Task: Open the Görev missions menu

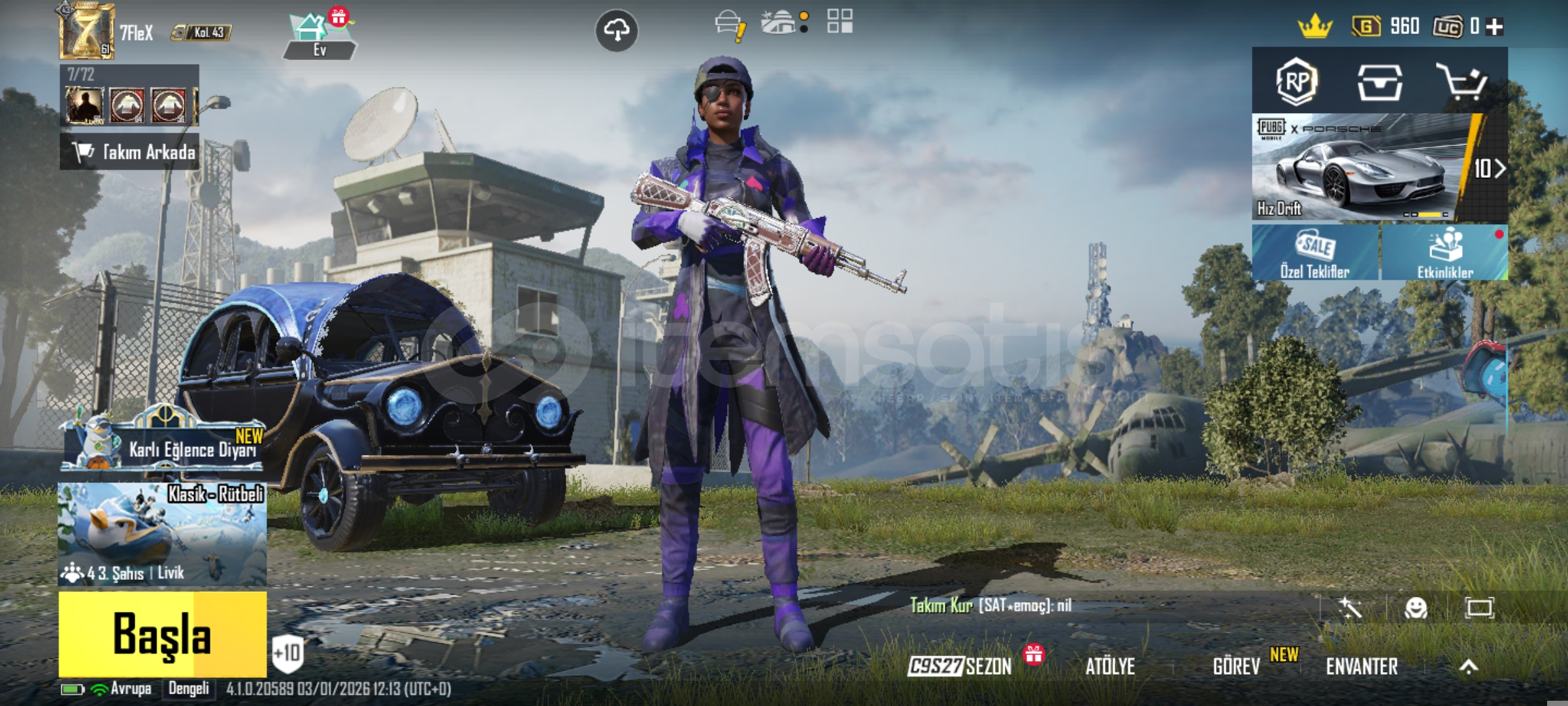Action: pos(1236,666)
